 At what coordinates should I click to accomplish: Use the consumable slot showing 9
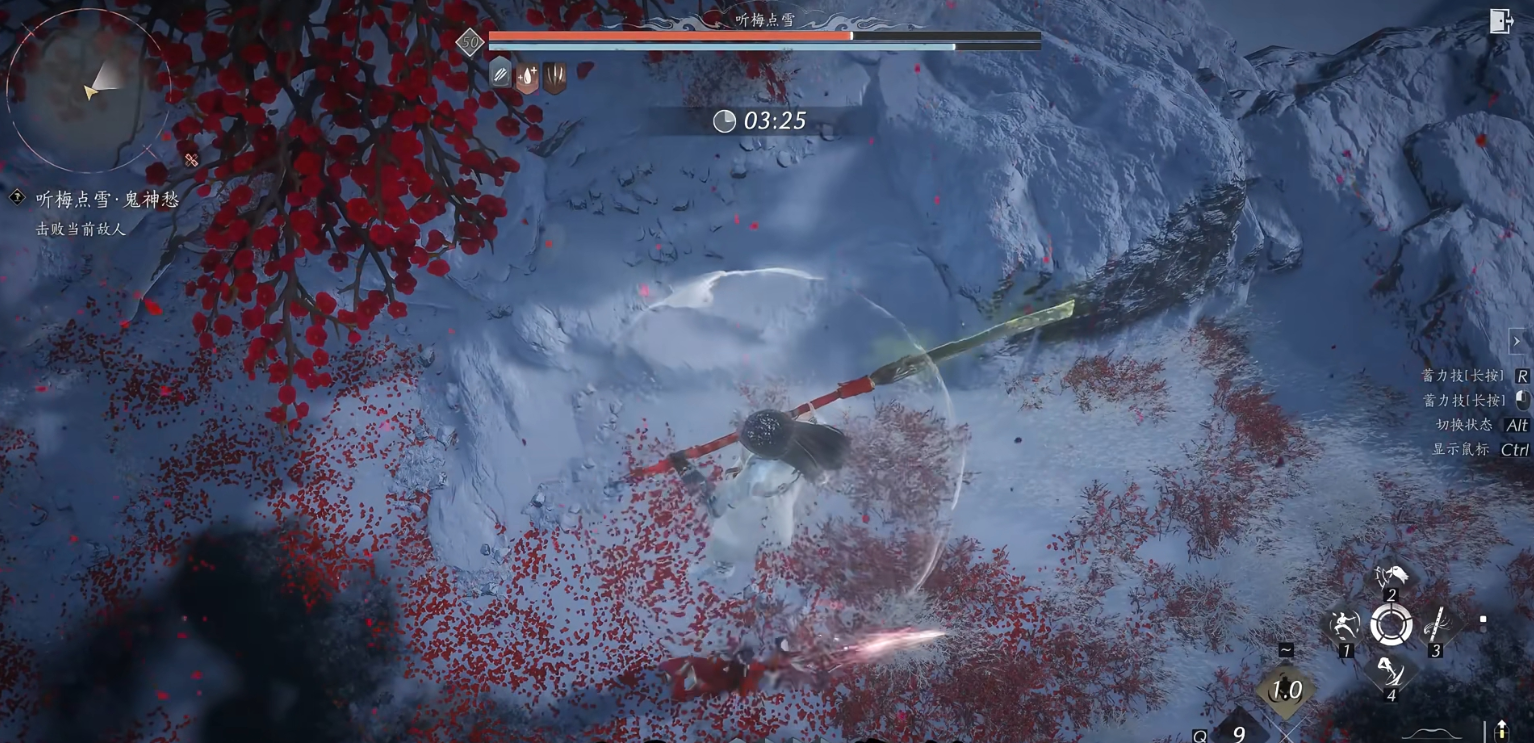[x=1238, y=733]
